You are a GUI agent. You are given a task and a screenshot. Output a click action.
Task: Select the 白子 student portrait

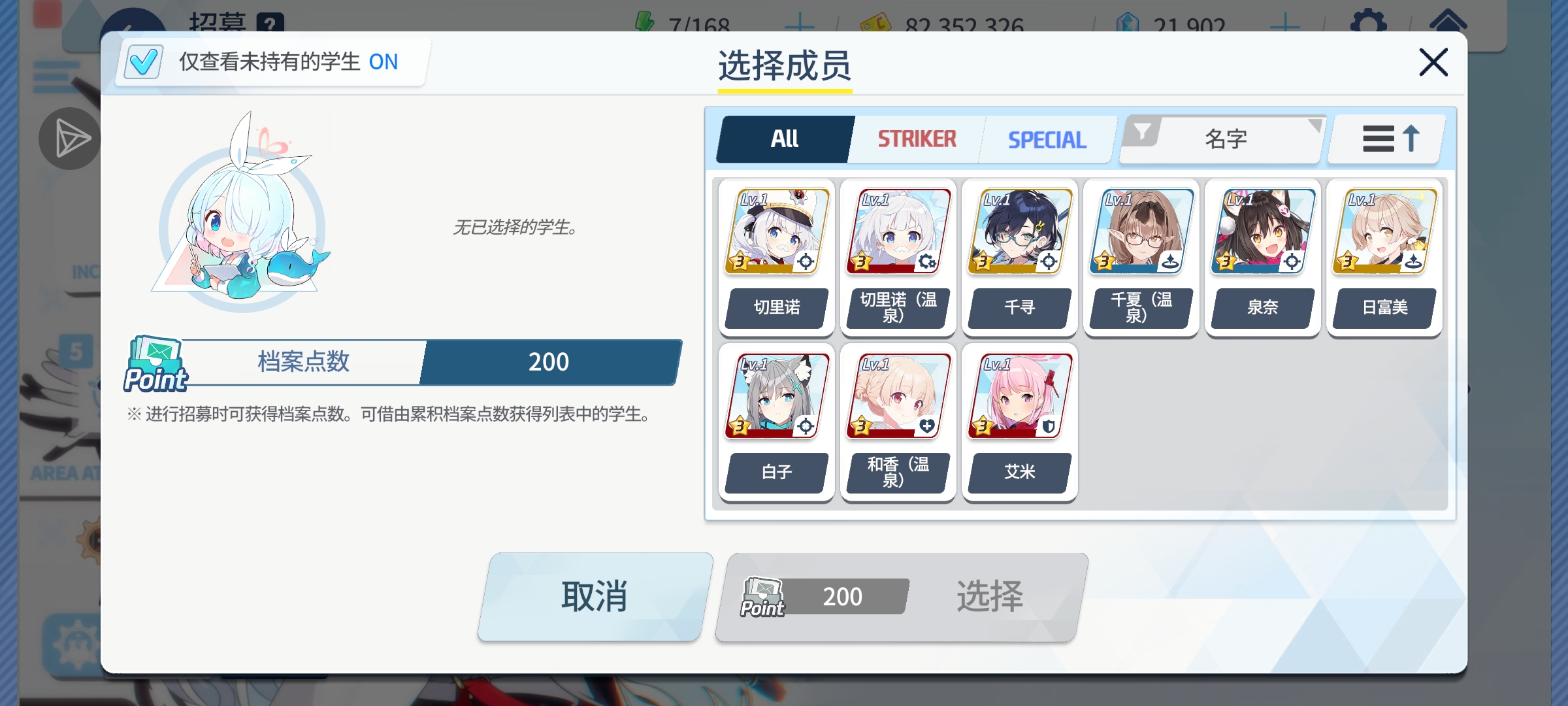click(775, 395)
